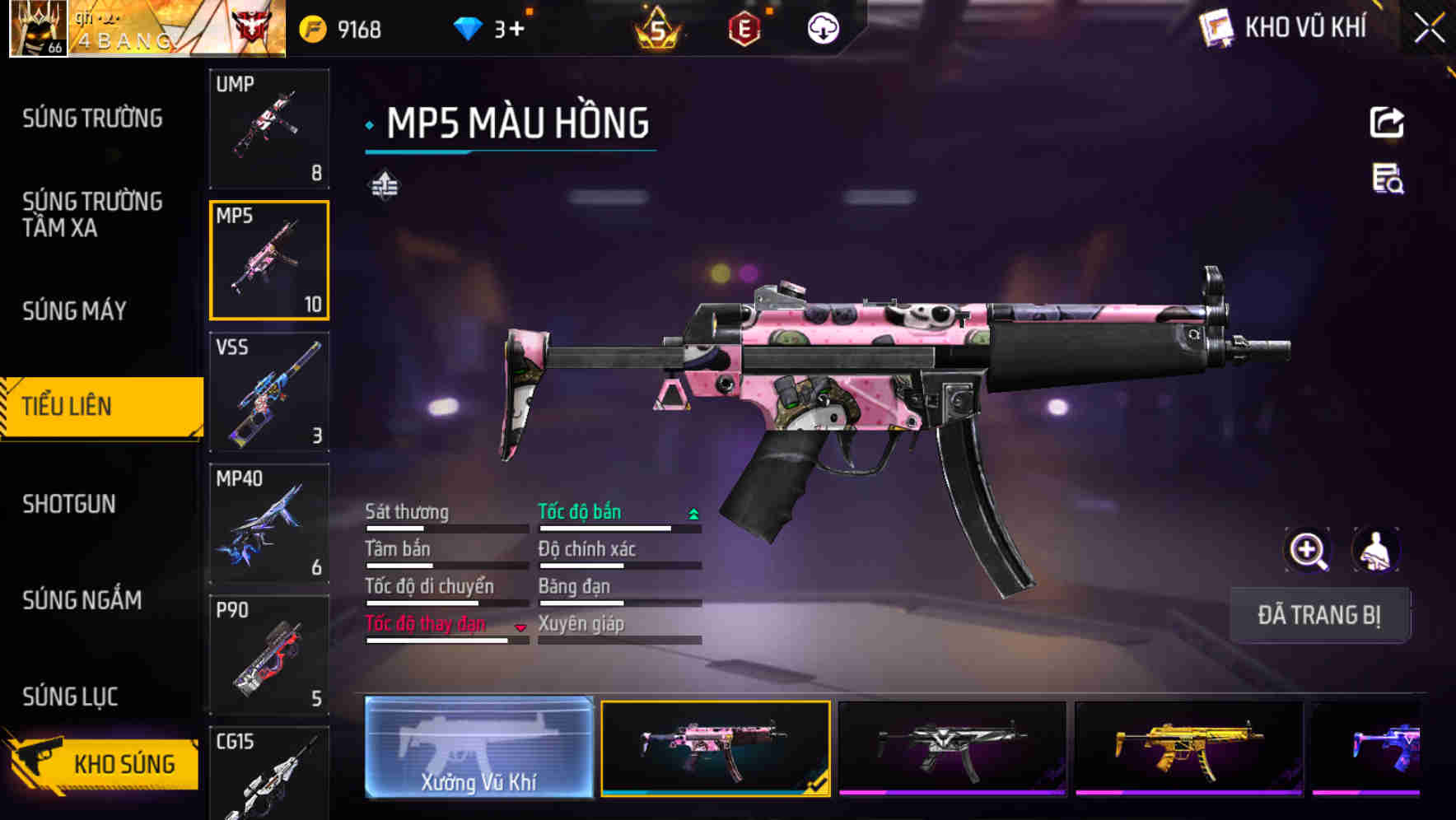Select the P90 weapon tile
The width and height of the screenshot is (1456, 820).
pos(269,655)
